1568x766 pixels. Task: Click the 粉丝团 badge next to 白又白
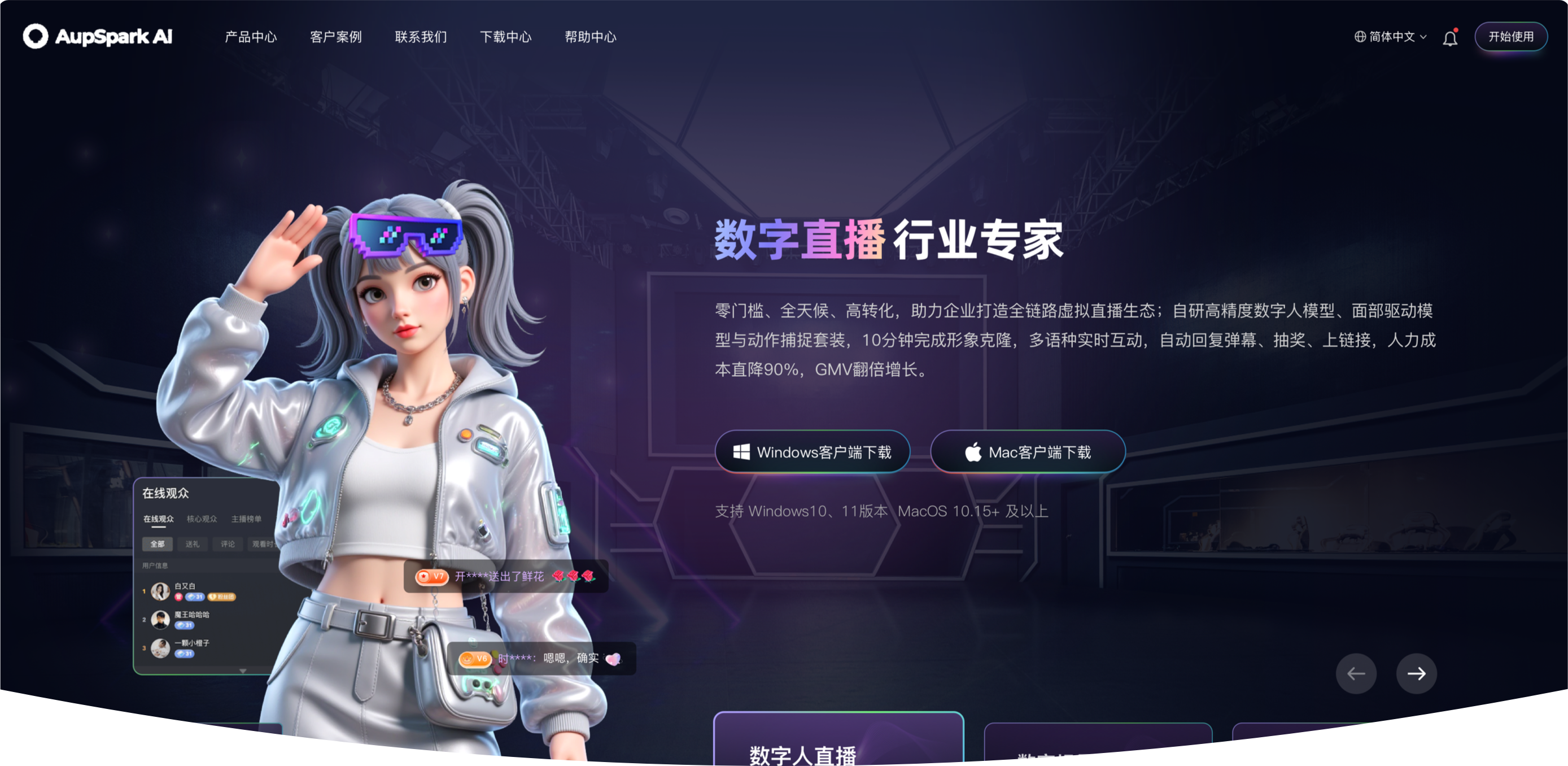[x=222, y=598]
